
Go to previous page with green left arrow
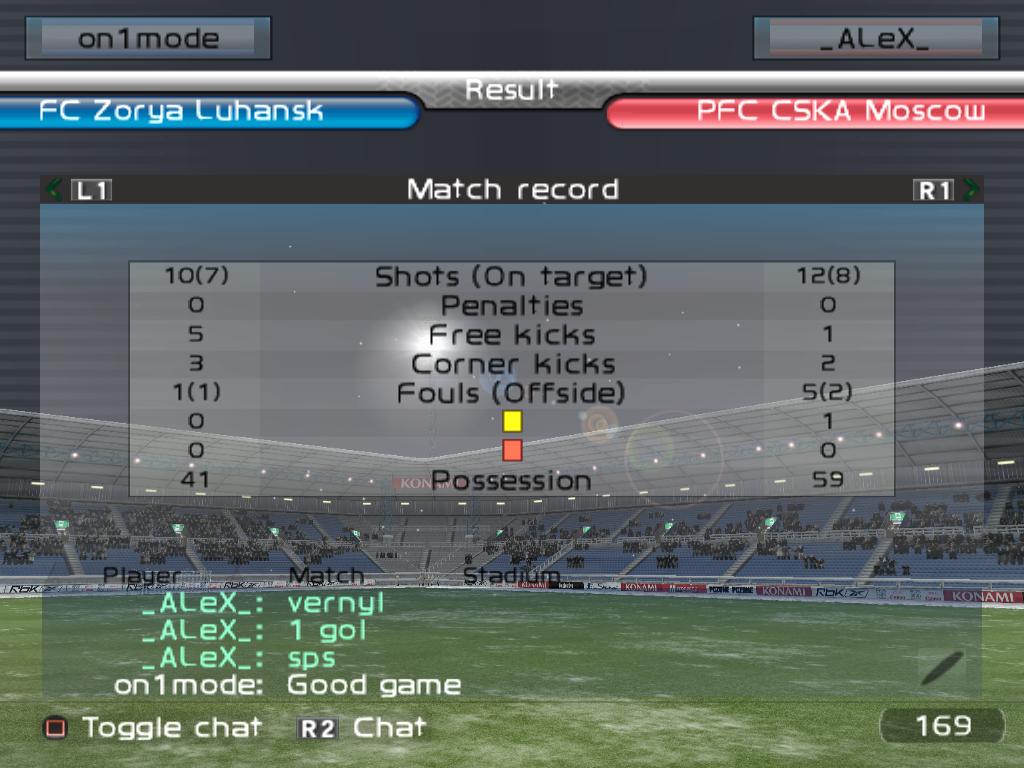54,189
